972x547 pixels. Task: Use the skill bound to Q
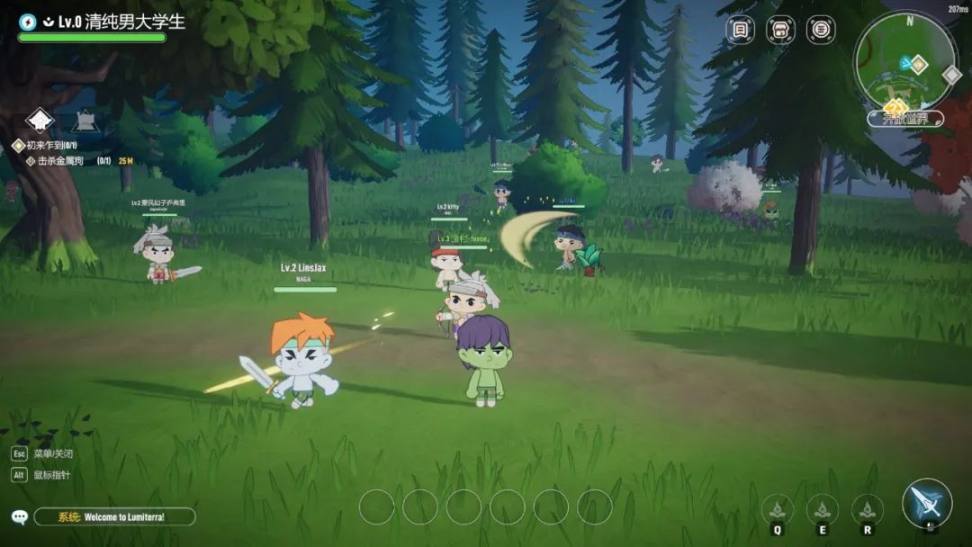[777, 510]
